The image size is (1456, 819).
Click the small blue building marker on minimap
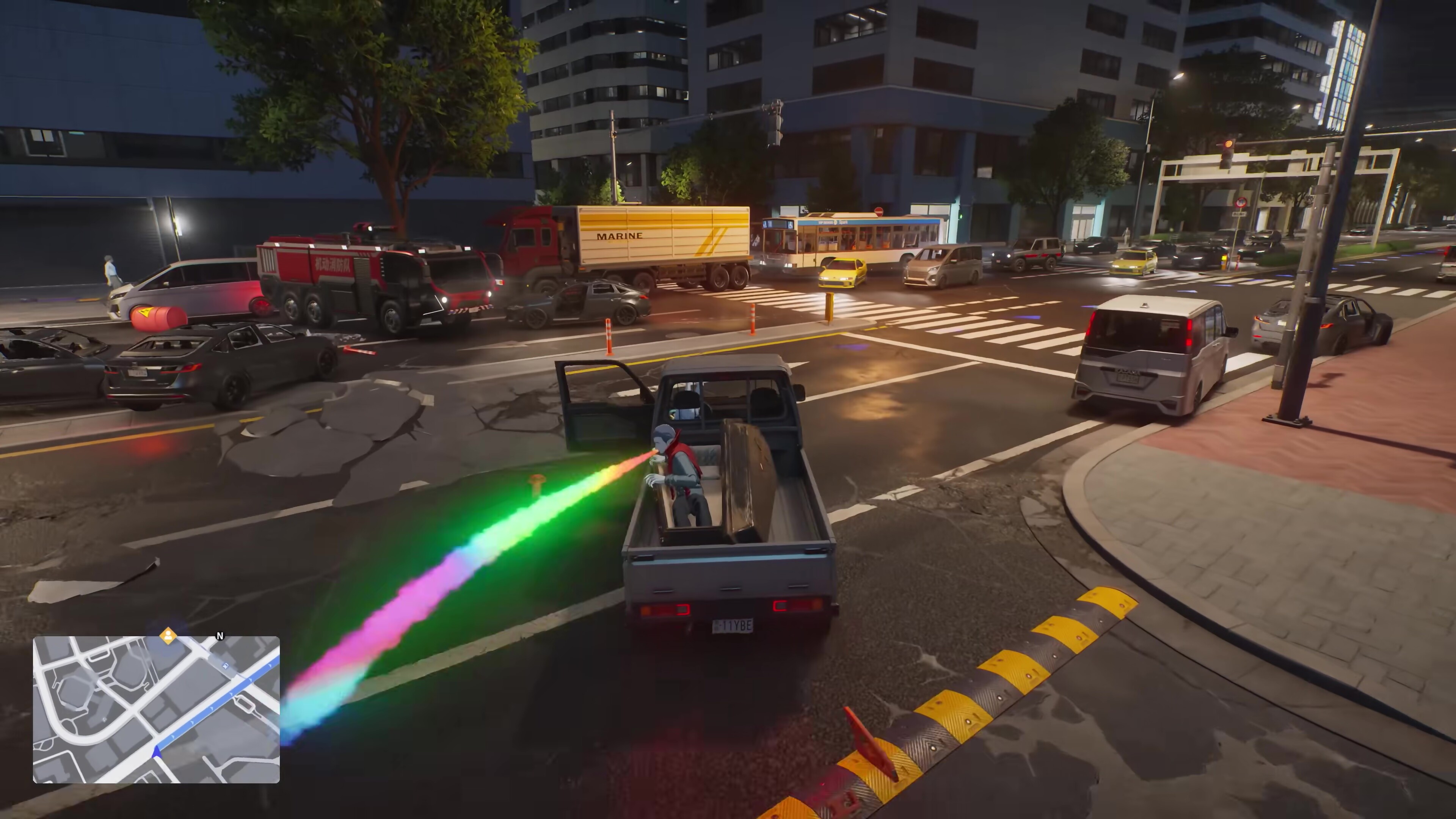[x=226, y=667]
